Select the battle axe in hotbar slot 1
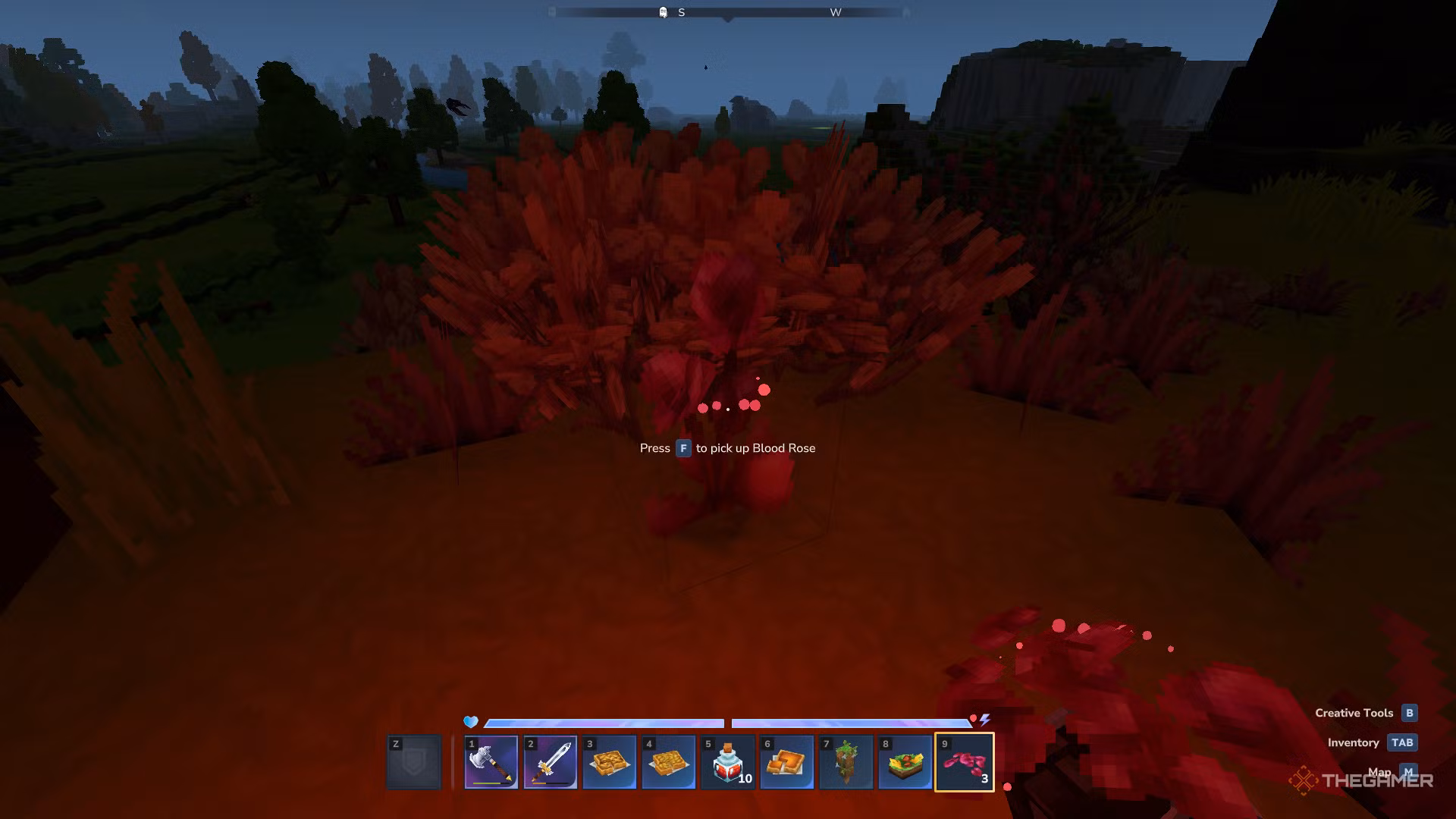Screen dimensions: 1456x819 click(x=491, y=762)
